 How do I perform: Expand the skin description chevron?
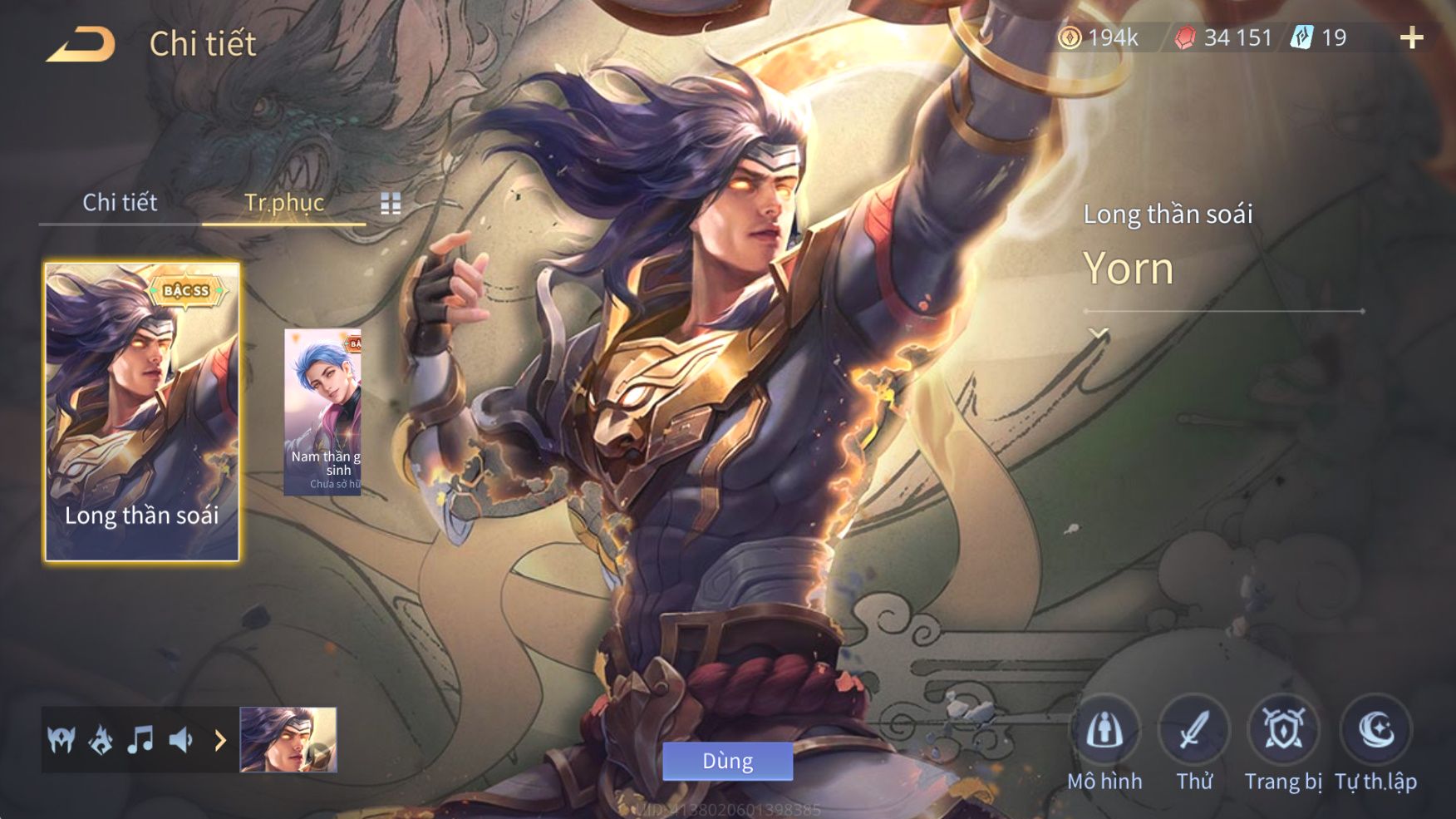(x=1099, y=333)
